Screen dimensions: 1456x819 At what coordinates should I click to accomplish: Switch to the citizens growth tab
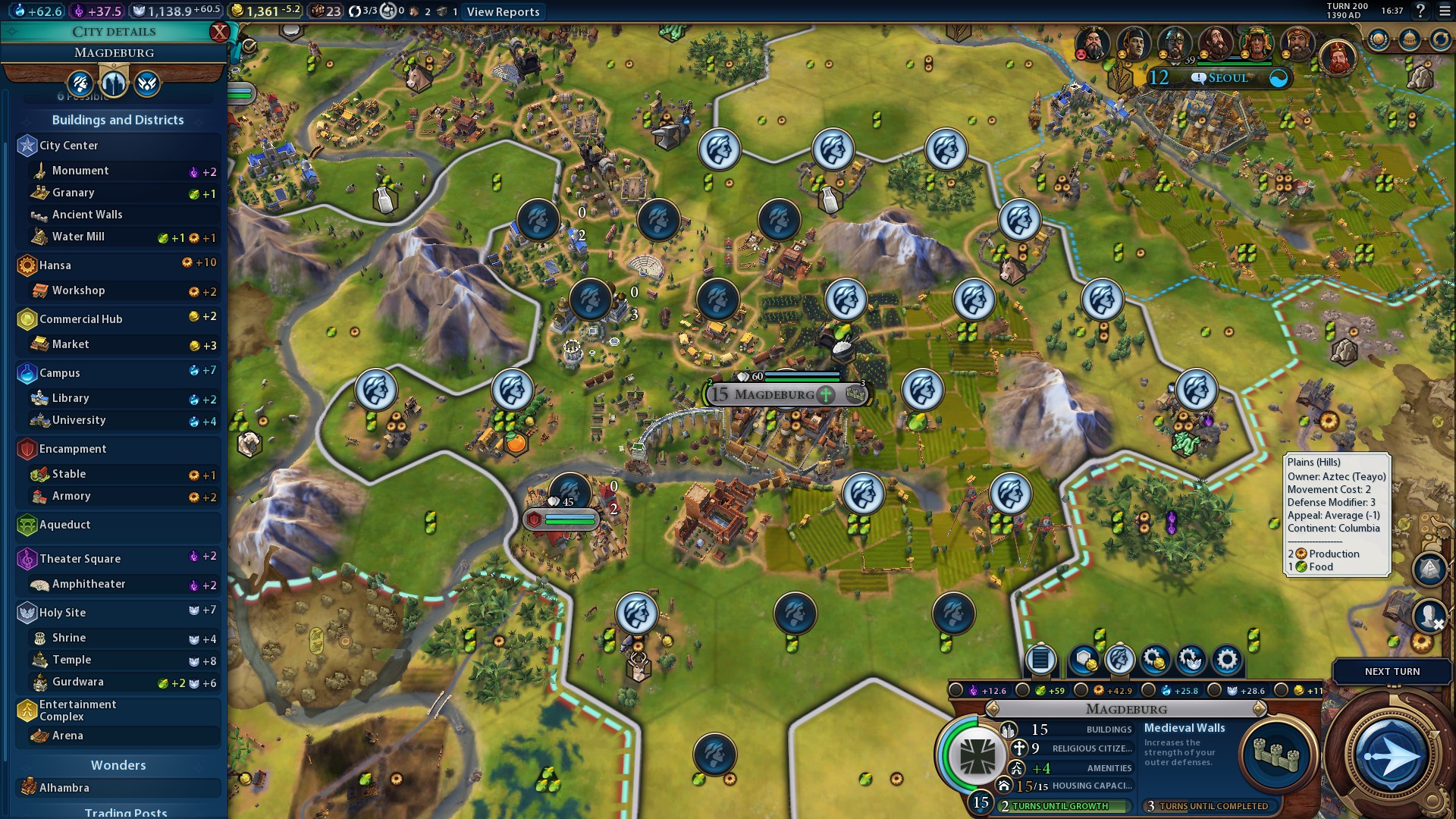[80, 83]
